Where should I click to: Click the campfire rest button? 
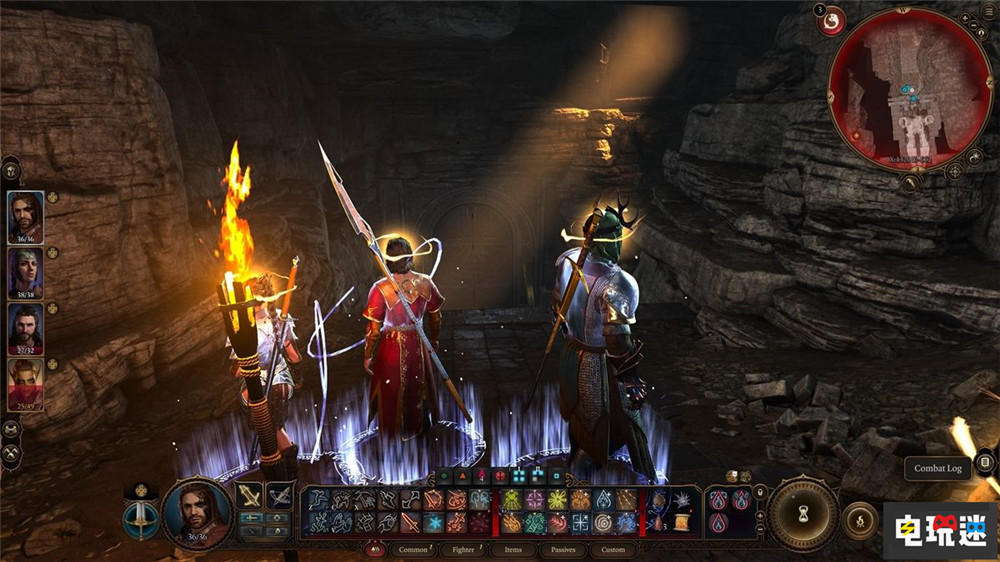tap(858, 519)
